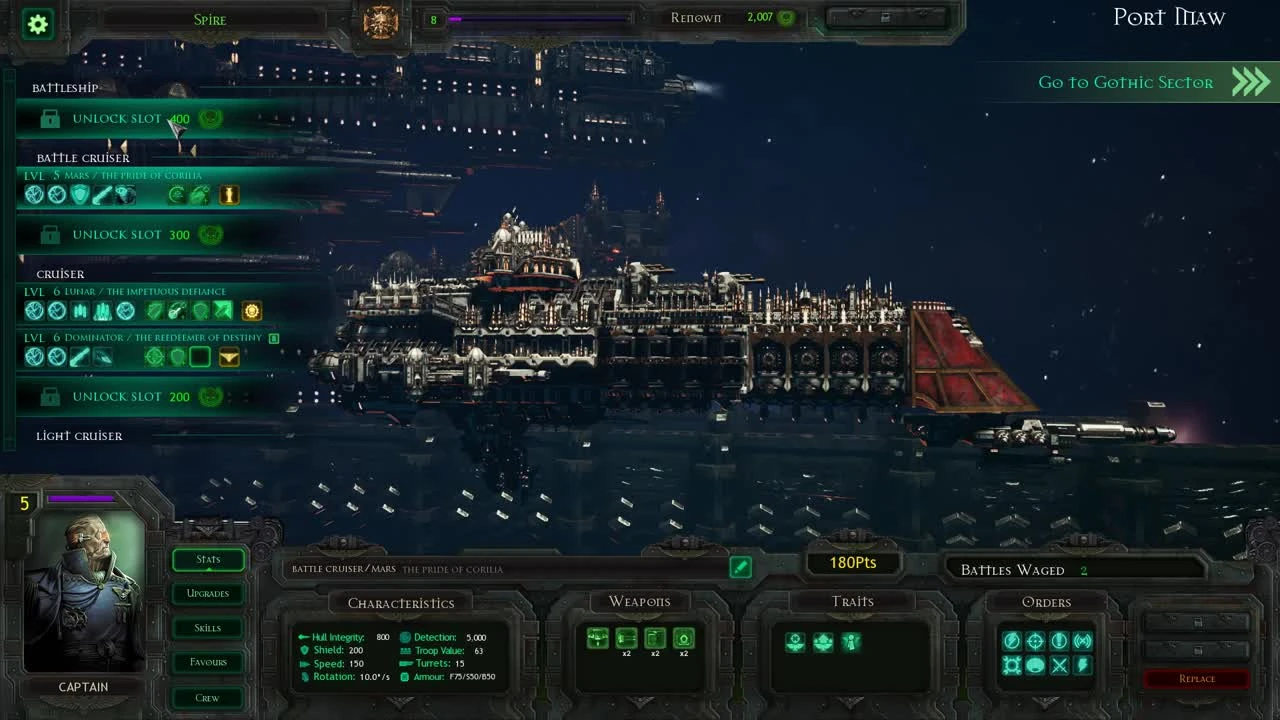This screenshot has height=720, width=1280.
Task: Click the gold favour medallion on the Lunar cruiser row
Action: [x=251, y=311]
